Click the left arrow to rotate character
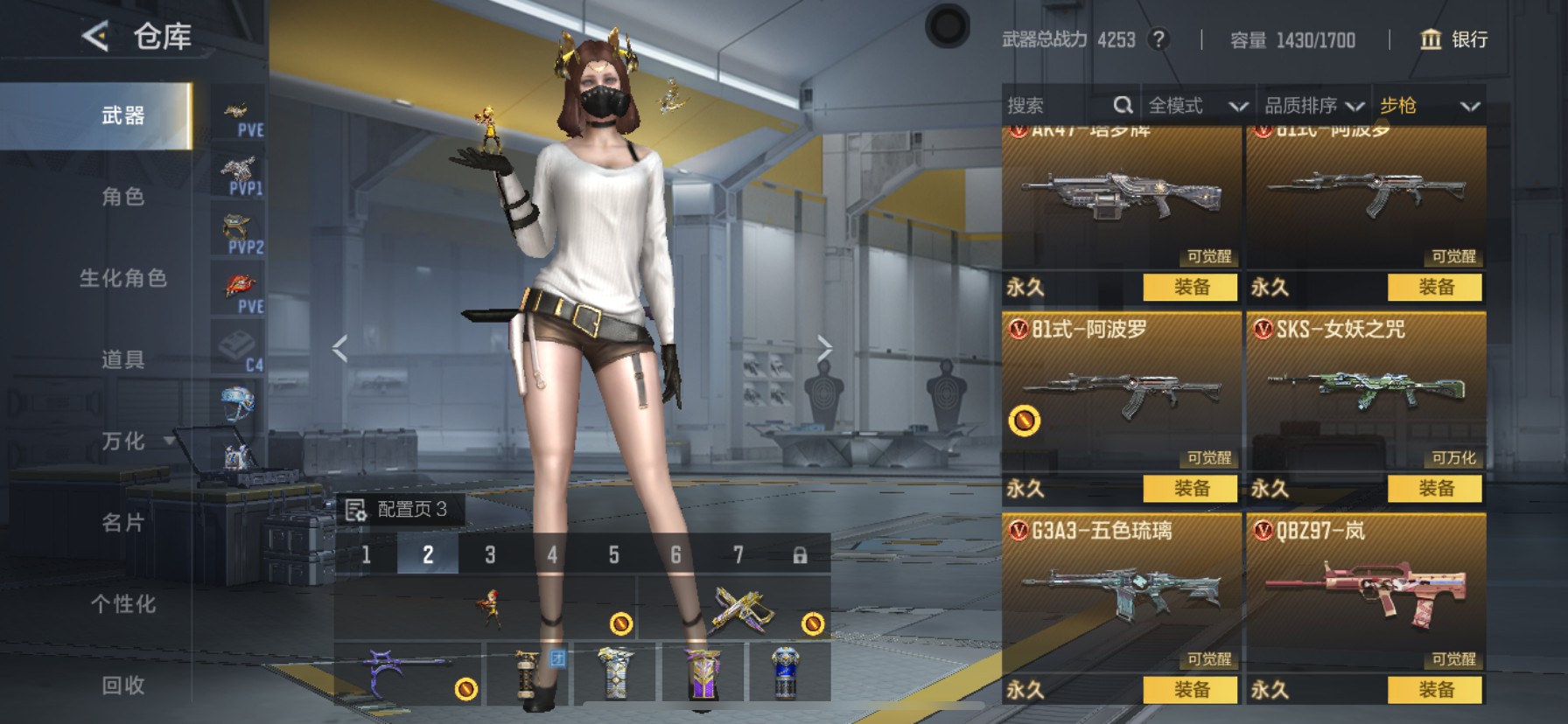The image size is (1568, 724). pyautogui.click(x=337, y=347)
